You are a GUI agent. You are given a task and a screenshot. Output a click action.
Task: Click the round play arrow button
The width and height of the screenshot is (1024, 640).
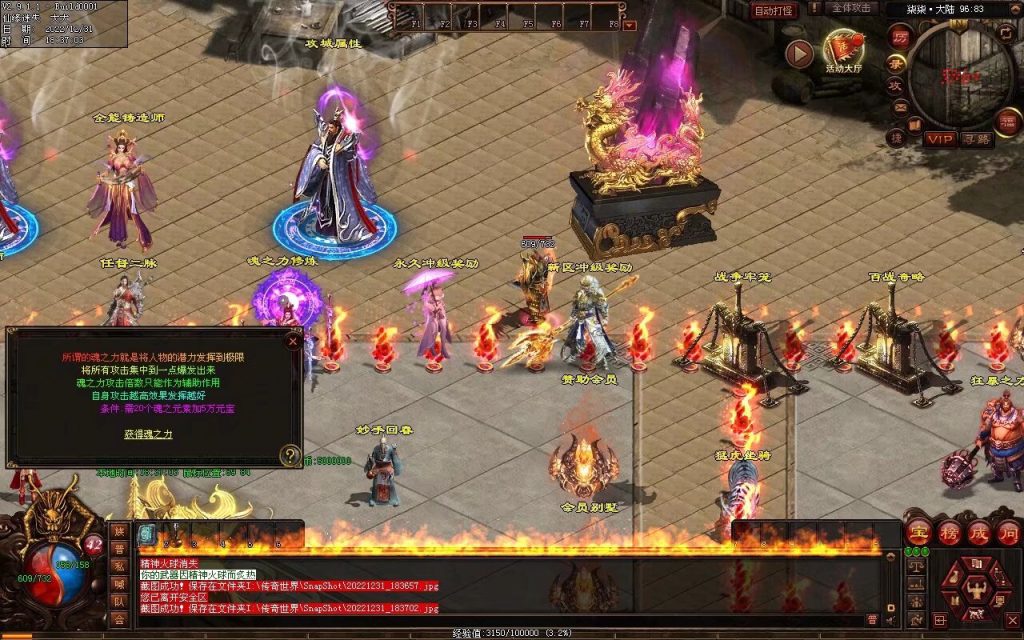click(x=798, y=53)
